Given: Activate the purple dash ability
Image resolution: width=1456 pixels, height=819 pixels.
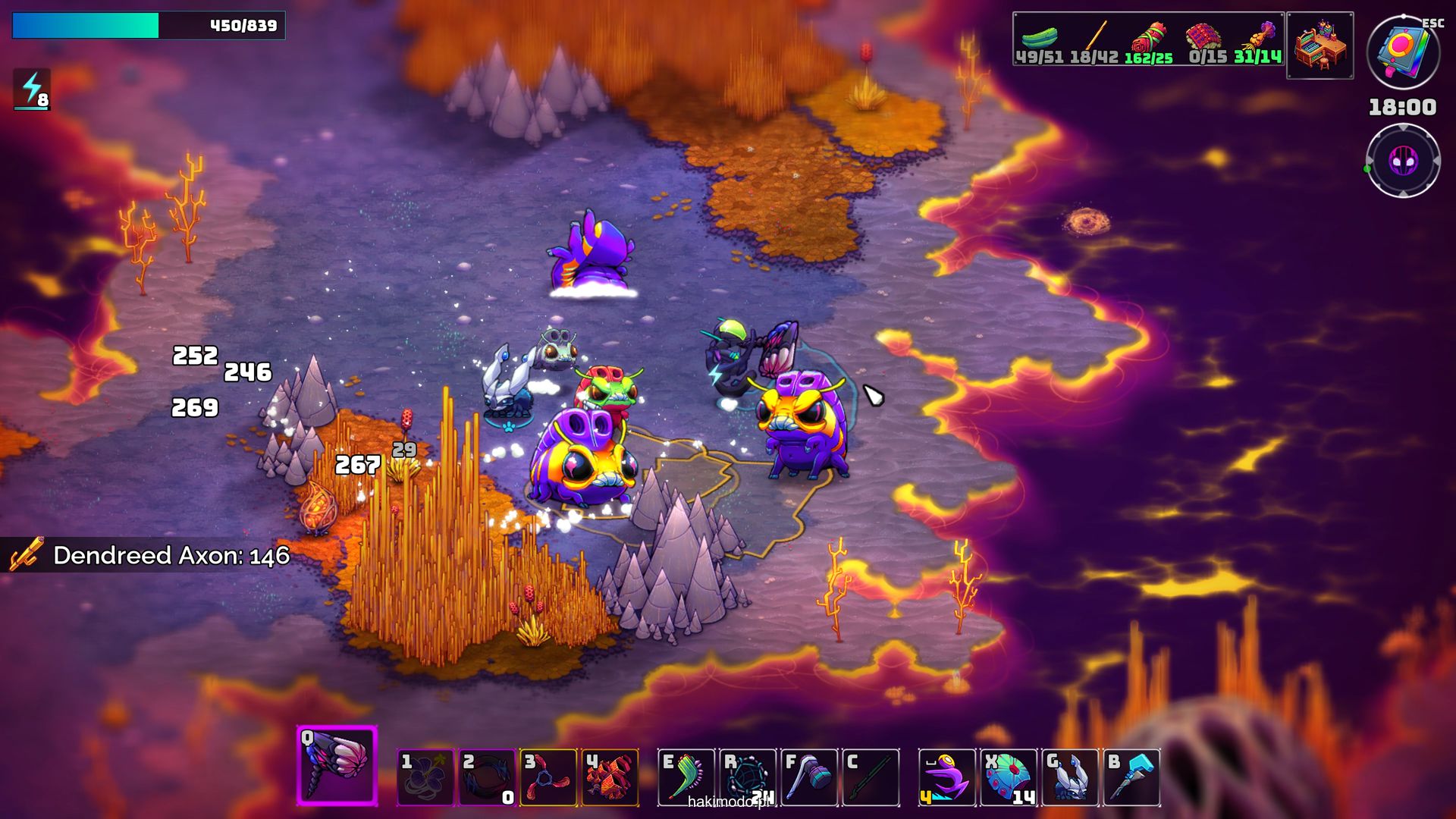Looking at the screenshot, I should coord(947,777).
